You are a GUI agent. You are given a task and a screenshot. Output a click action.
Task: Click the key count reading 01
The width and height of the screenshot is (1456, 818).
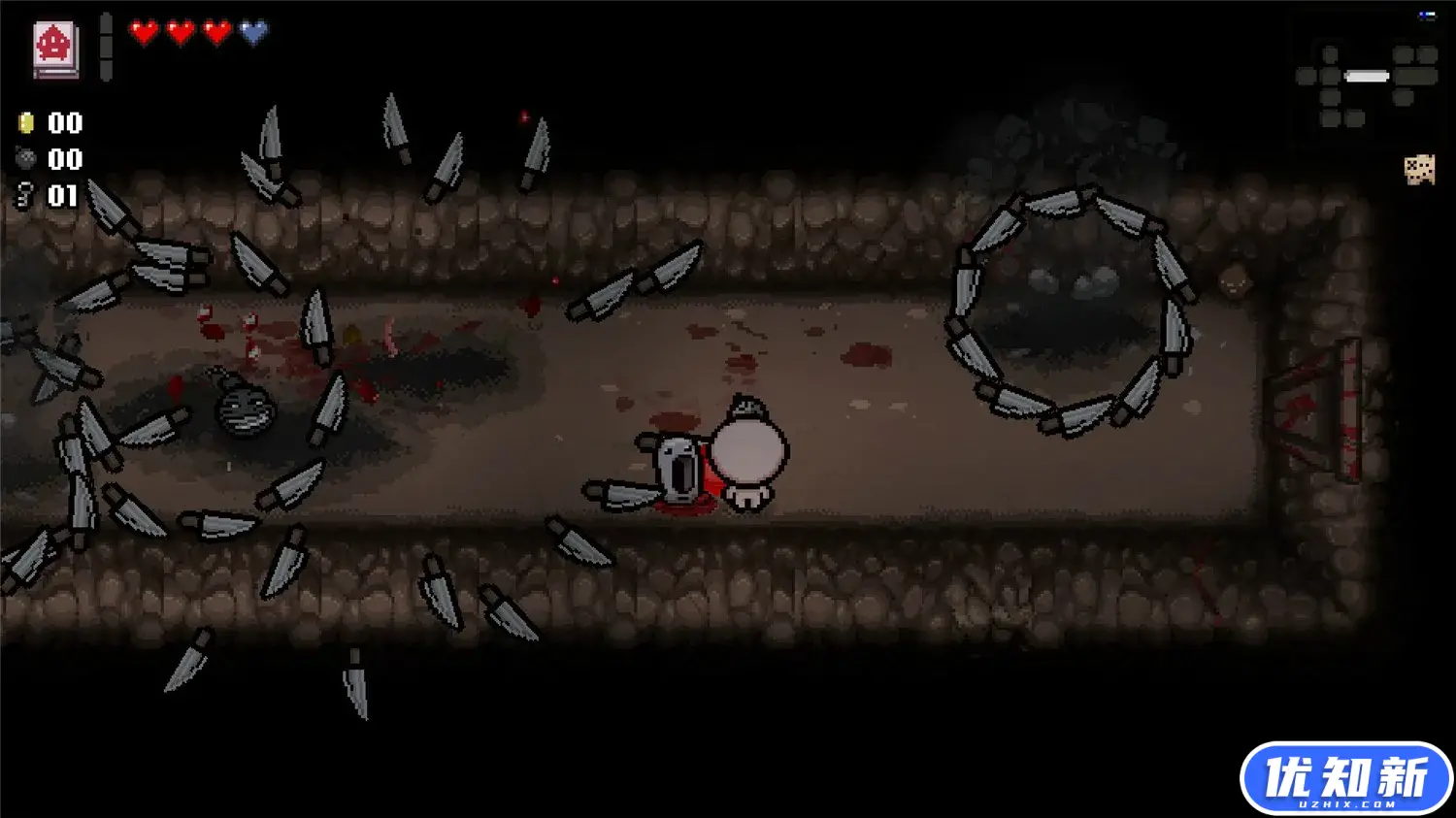point(61,194)
